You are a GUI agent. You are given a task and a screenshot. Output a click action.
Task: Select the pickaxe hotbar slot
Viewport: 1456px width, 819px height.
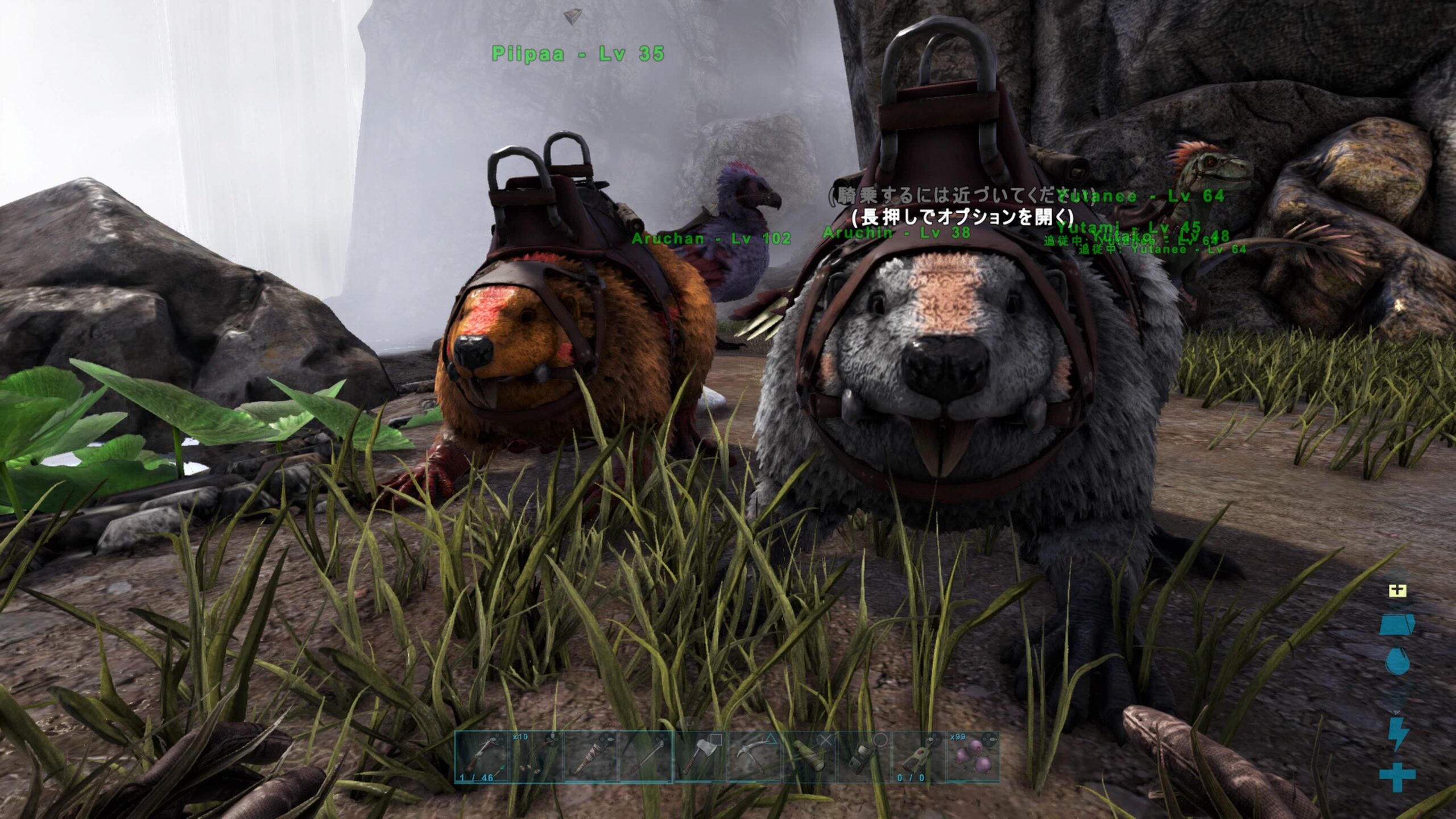click(755, 756)
